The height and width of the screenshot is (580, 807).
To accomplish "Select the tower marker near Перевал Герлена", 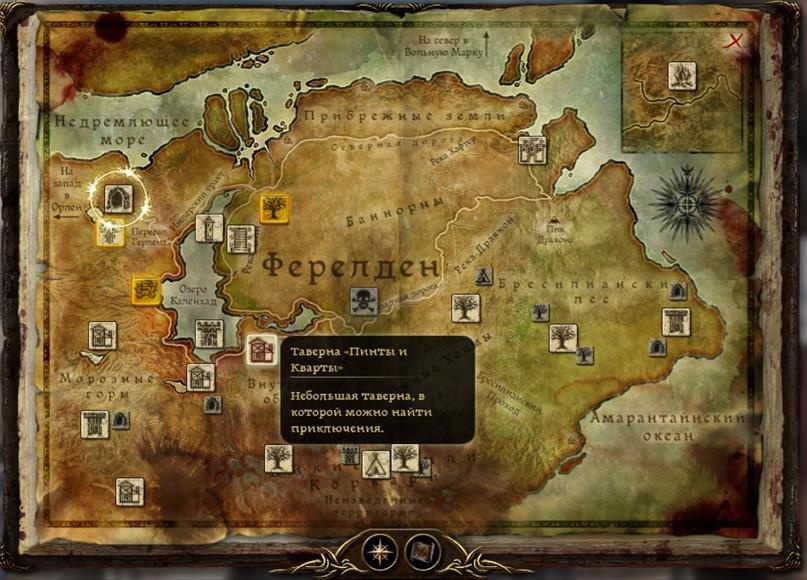I will pos(209,228).
